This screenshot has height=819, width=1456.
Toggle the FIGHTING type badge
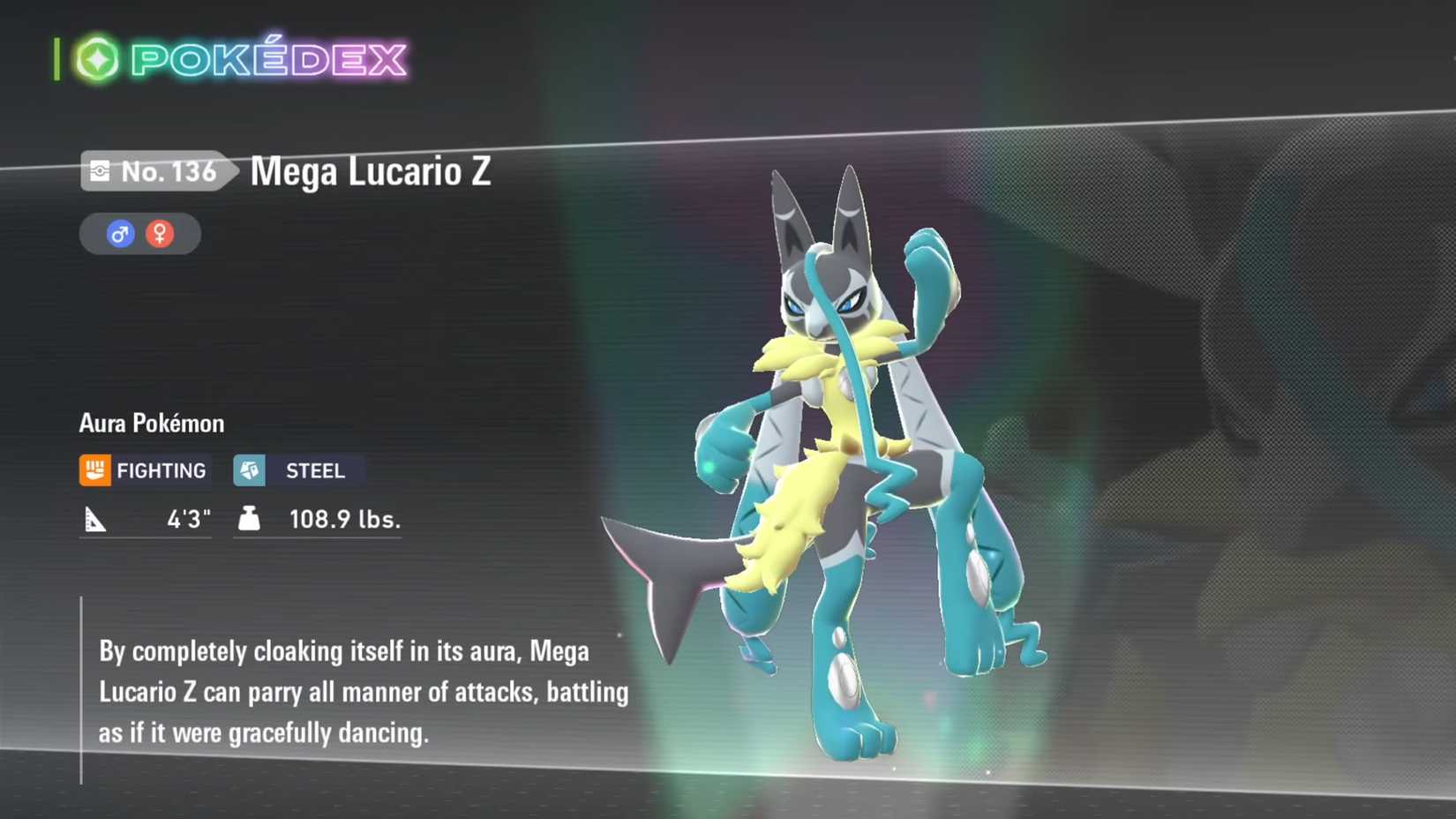145,470
